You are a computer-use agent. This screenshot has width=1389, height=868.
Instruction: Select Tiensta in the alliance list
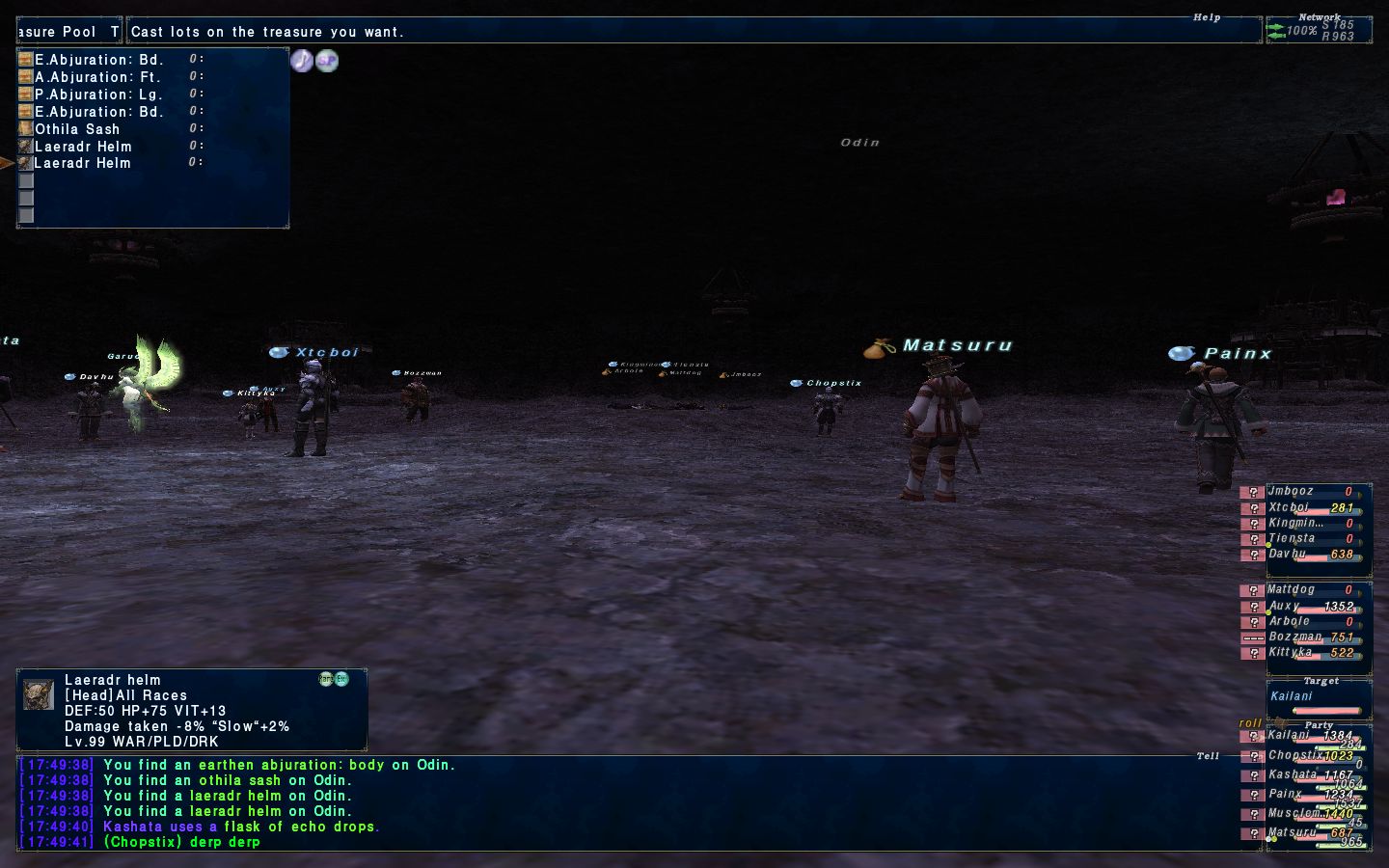pos(1293,539)
